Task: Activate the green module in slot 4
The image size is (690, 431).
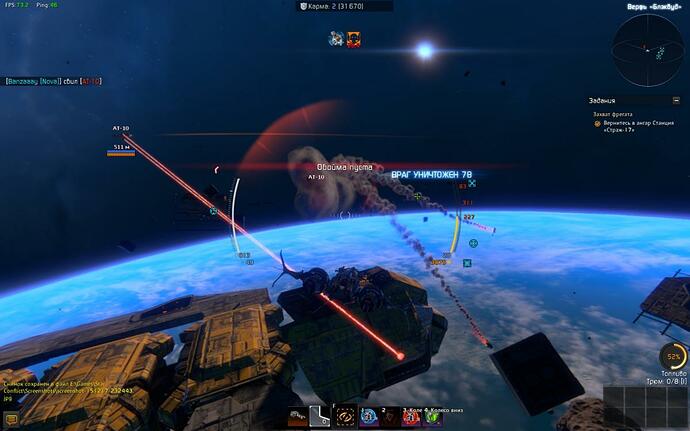Action: point(434,416)
